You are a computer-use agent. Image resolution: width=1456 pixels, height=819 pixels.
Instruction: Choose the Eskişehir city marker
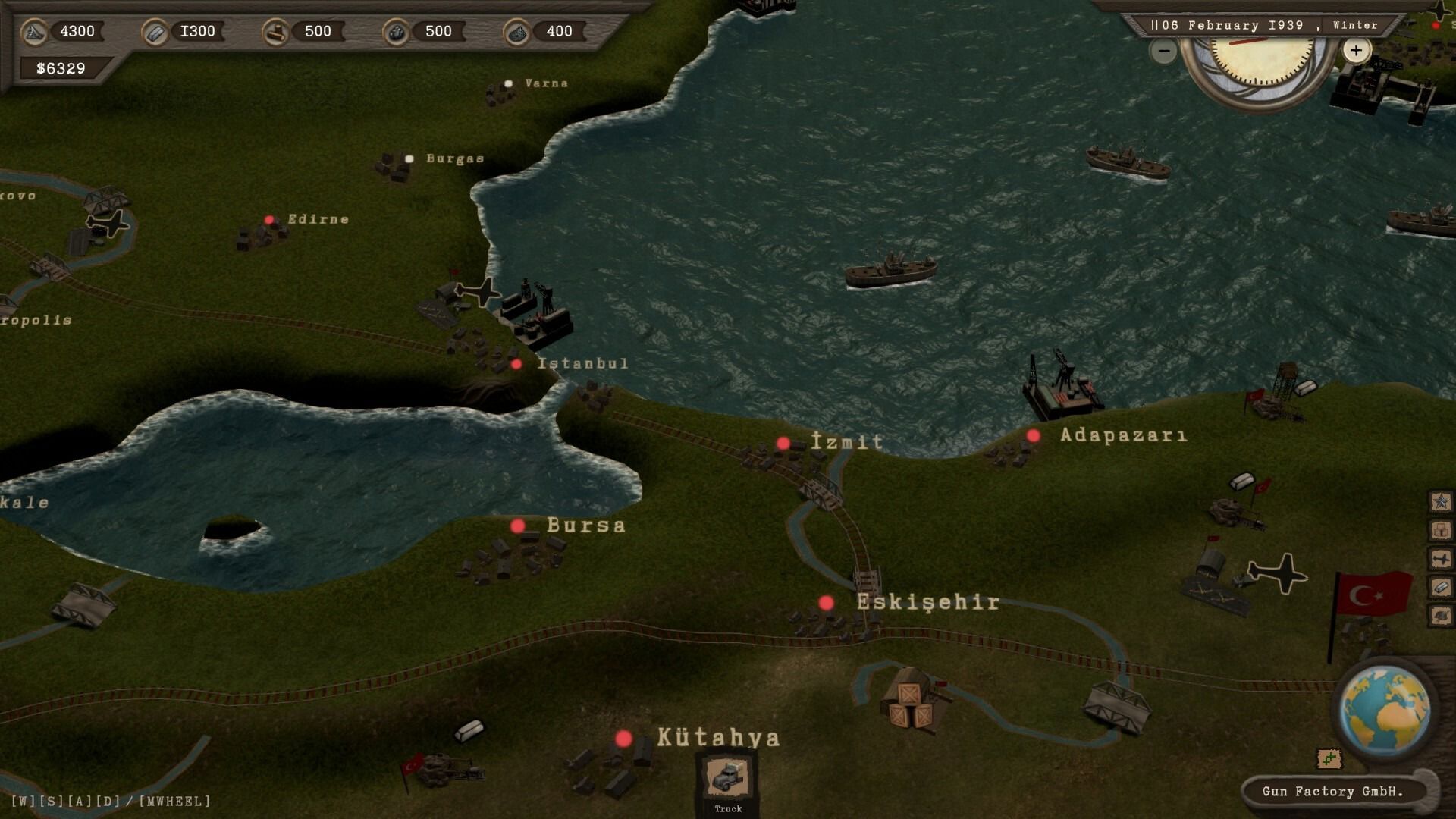(x=826, y=603)
